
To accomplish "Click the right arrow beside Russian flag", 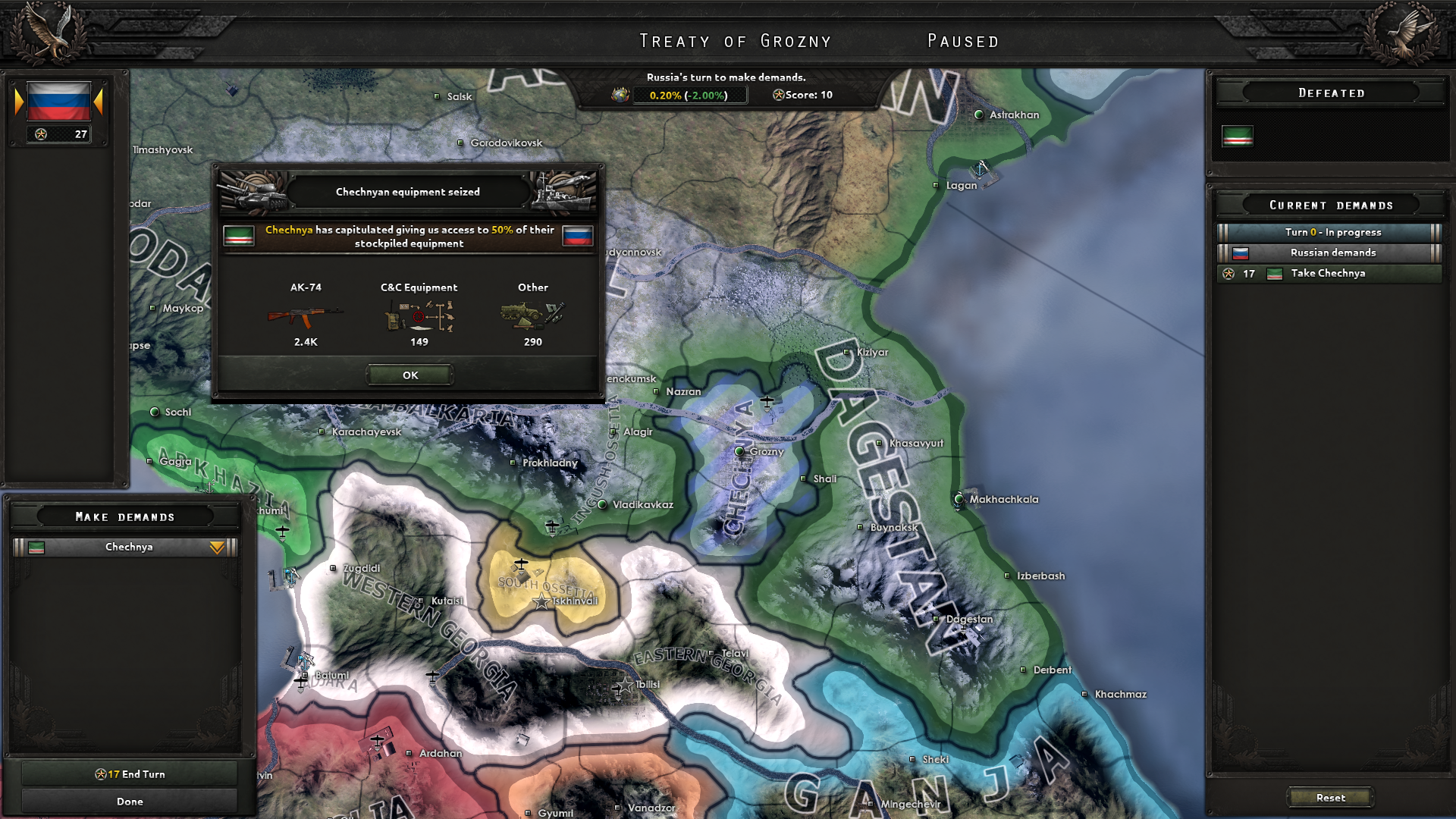I will click(99, 102).
